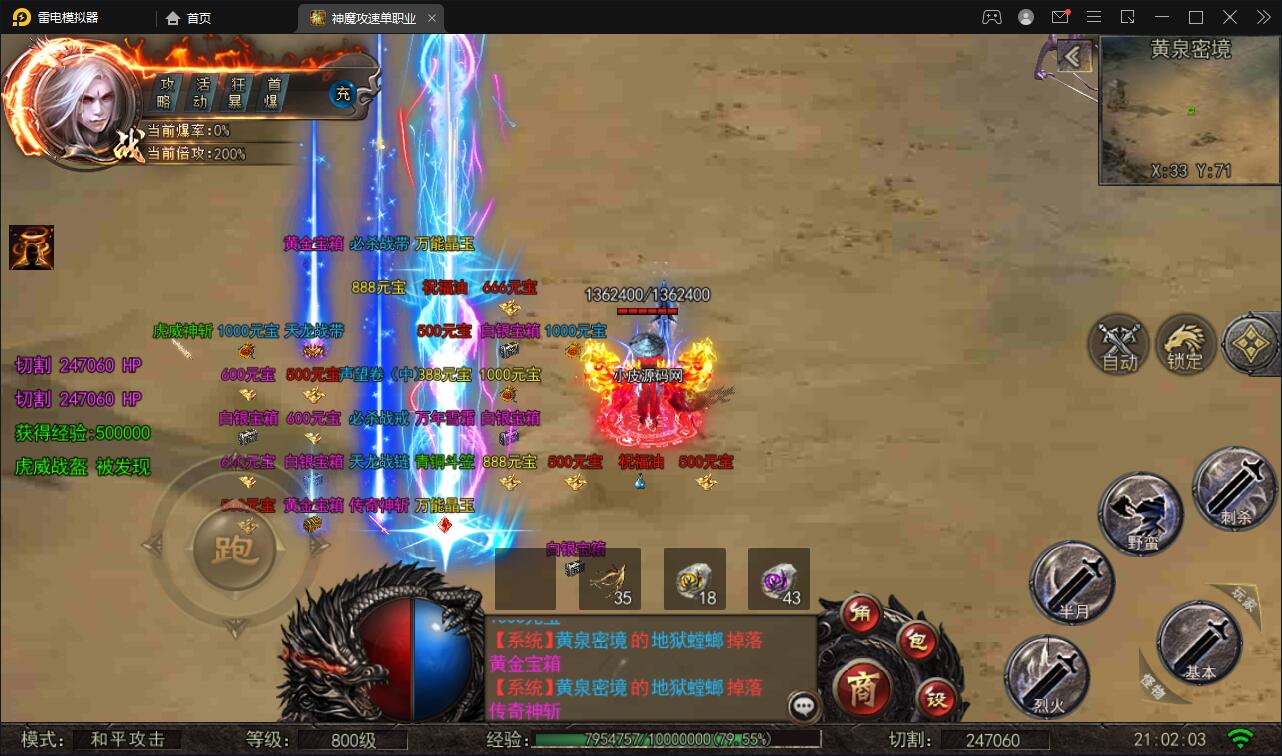Collapse the minimap with the arrow
1282x756 pixels.
coord(1077,57)
